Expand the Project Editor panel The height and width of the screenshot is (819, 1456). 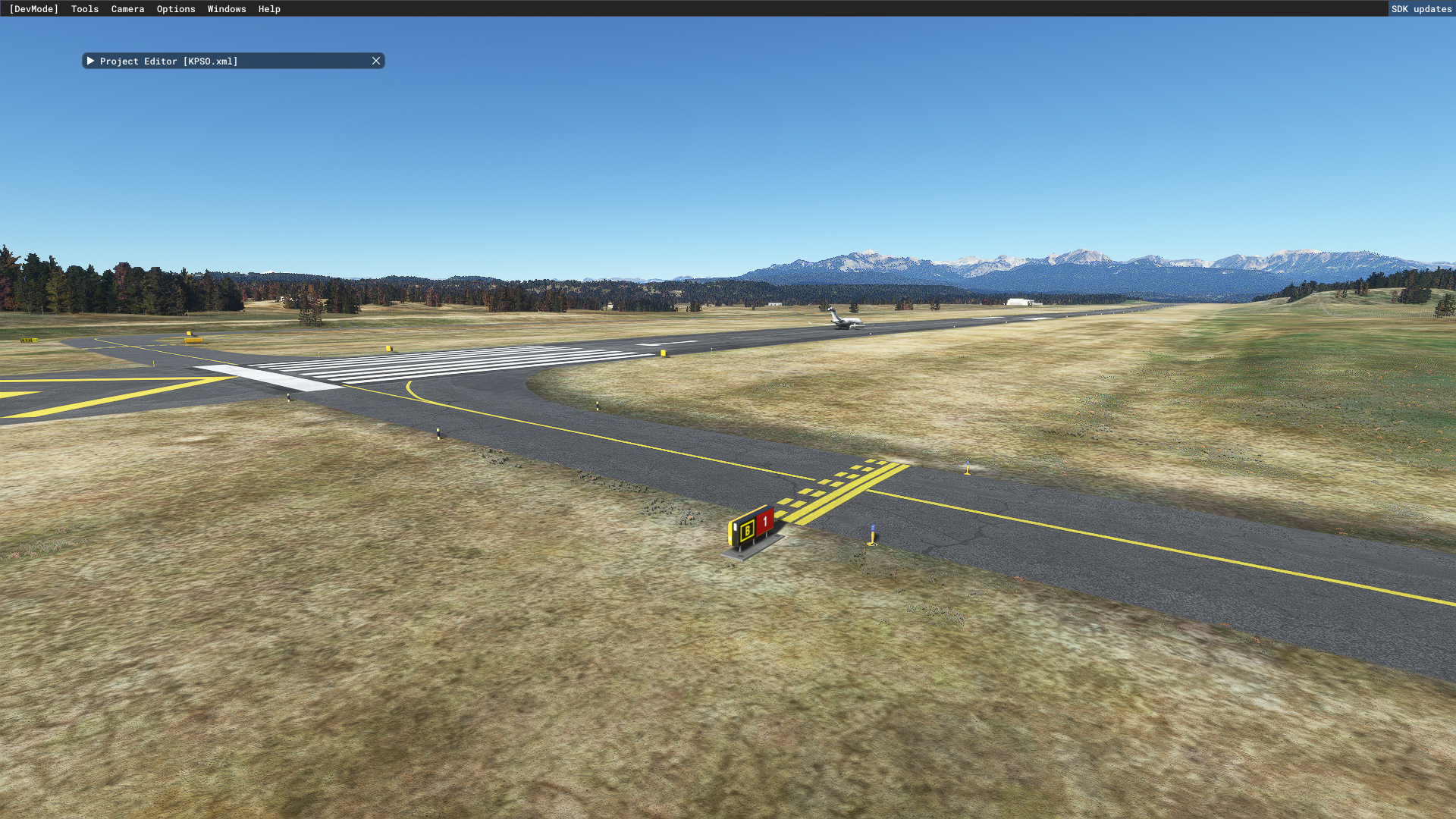[90, 61]
